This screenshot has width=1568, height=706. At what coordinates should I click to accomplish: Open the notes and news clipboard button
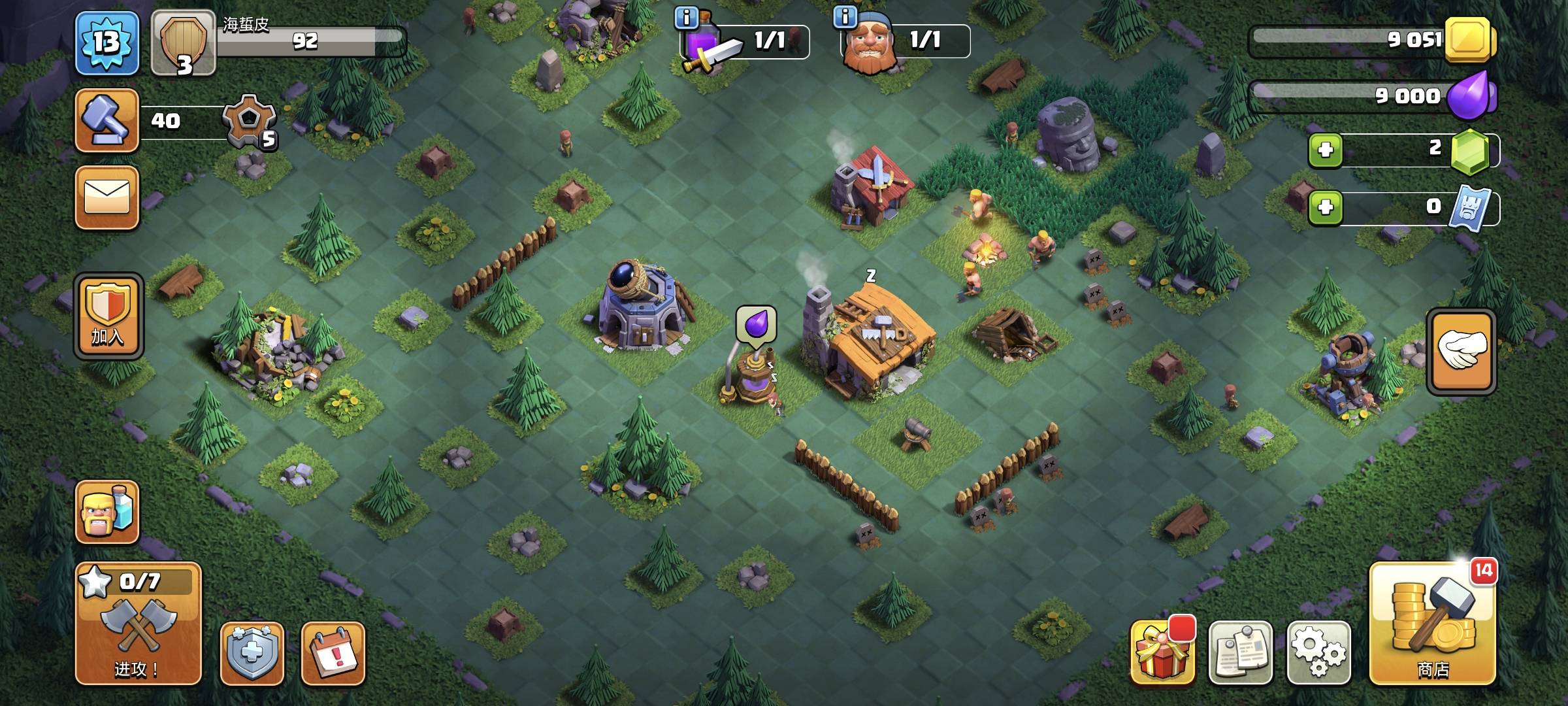click(x=1240, y=652)
